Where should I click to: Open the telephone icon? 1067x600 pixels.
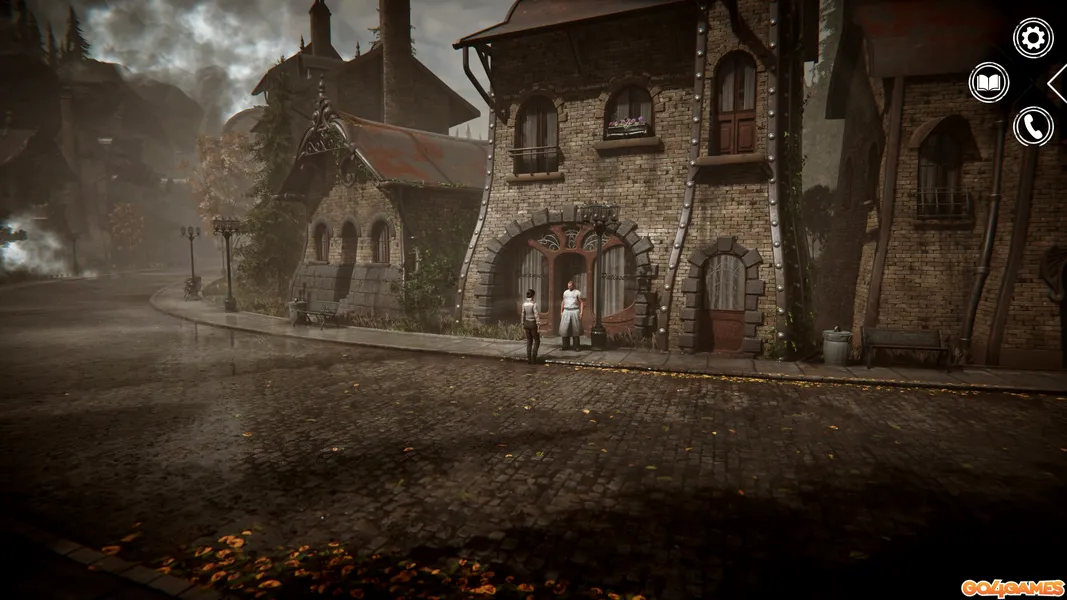point(1033,127)
